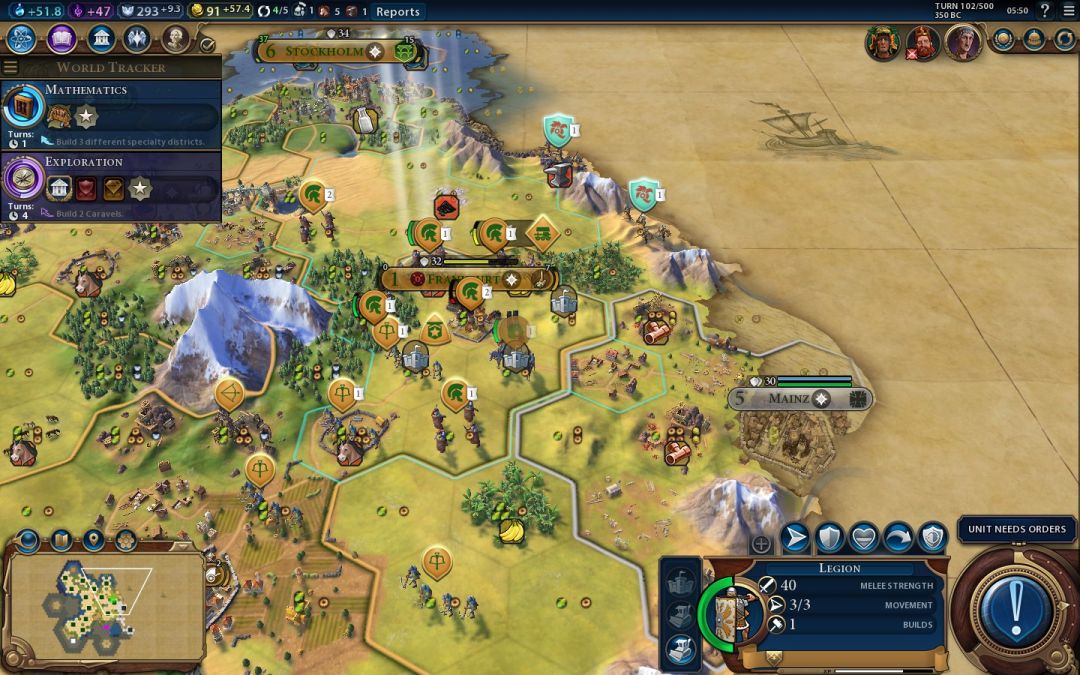Viewport: 1080px width, 675px height.
Task: Skip the Legion's turn with curved arrow
Action: pyautogui.click(x=897, y=538)
